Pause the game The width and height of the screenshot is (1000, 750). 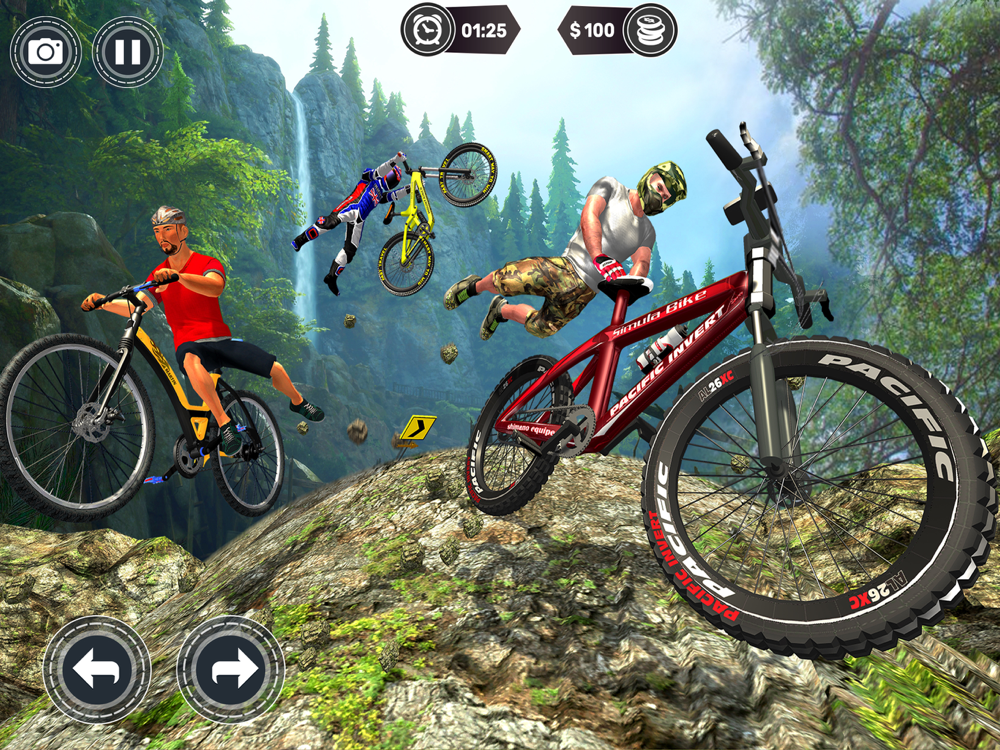click(x=128, y=51)
